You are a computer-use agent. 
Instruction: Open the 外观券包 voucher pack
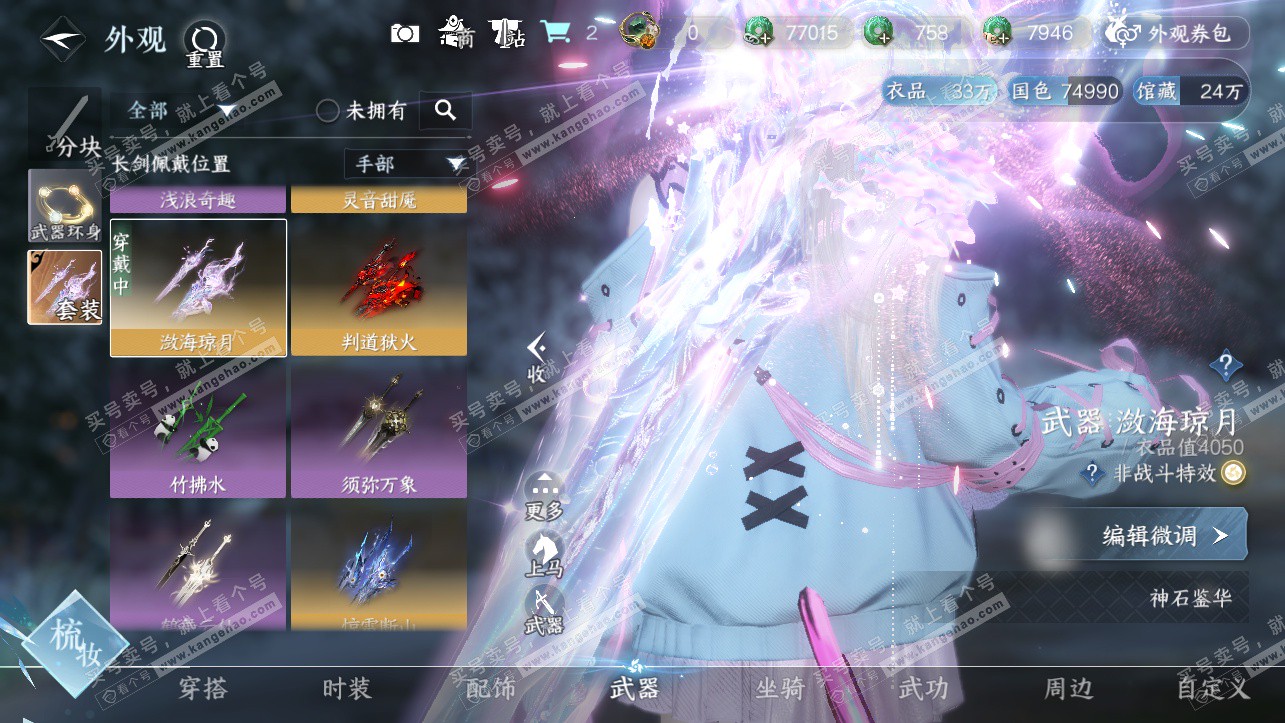1177,33
